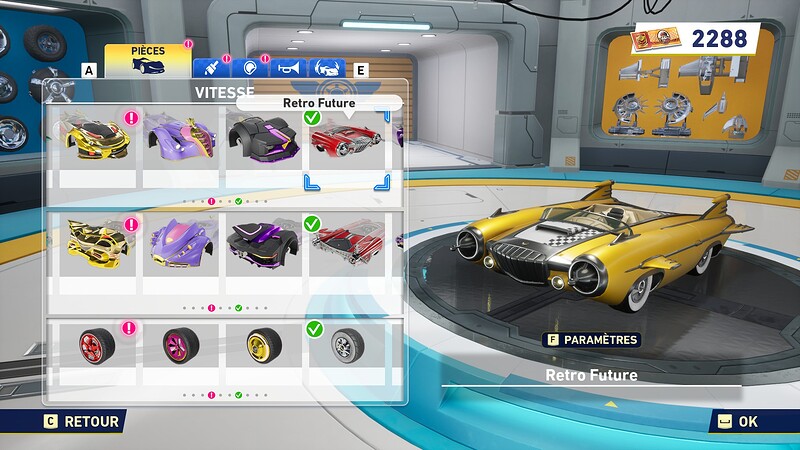Switch to the Pièces tab
Image resolution: width=800 pixels, height=450 pixels.
(x=147, y=61)
